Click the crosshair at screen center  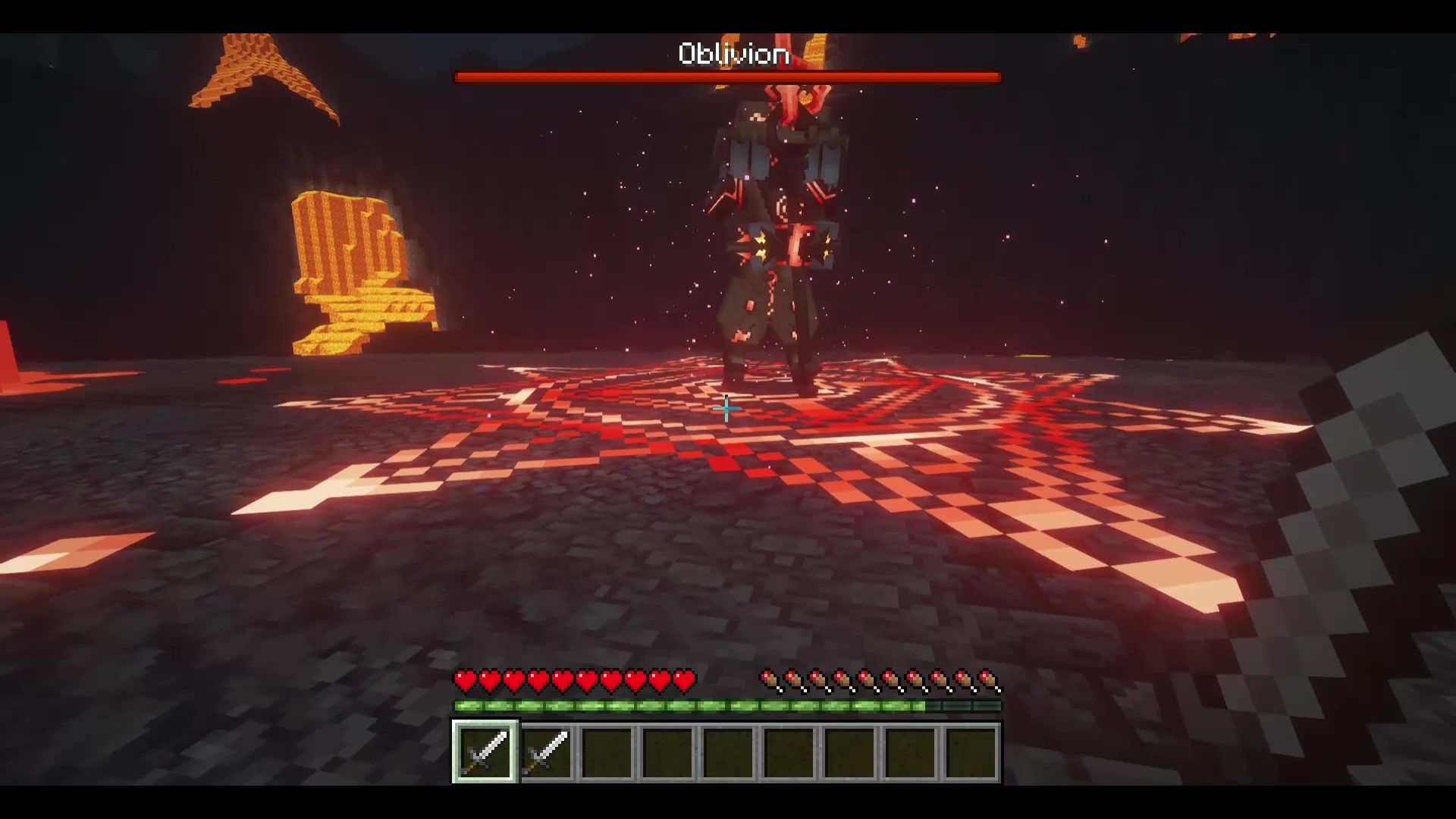(726, 410)
